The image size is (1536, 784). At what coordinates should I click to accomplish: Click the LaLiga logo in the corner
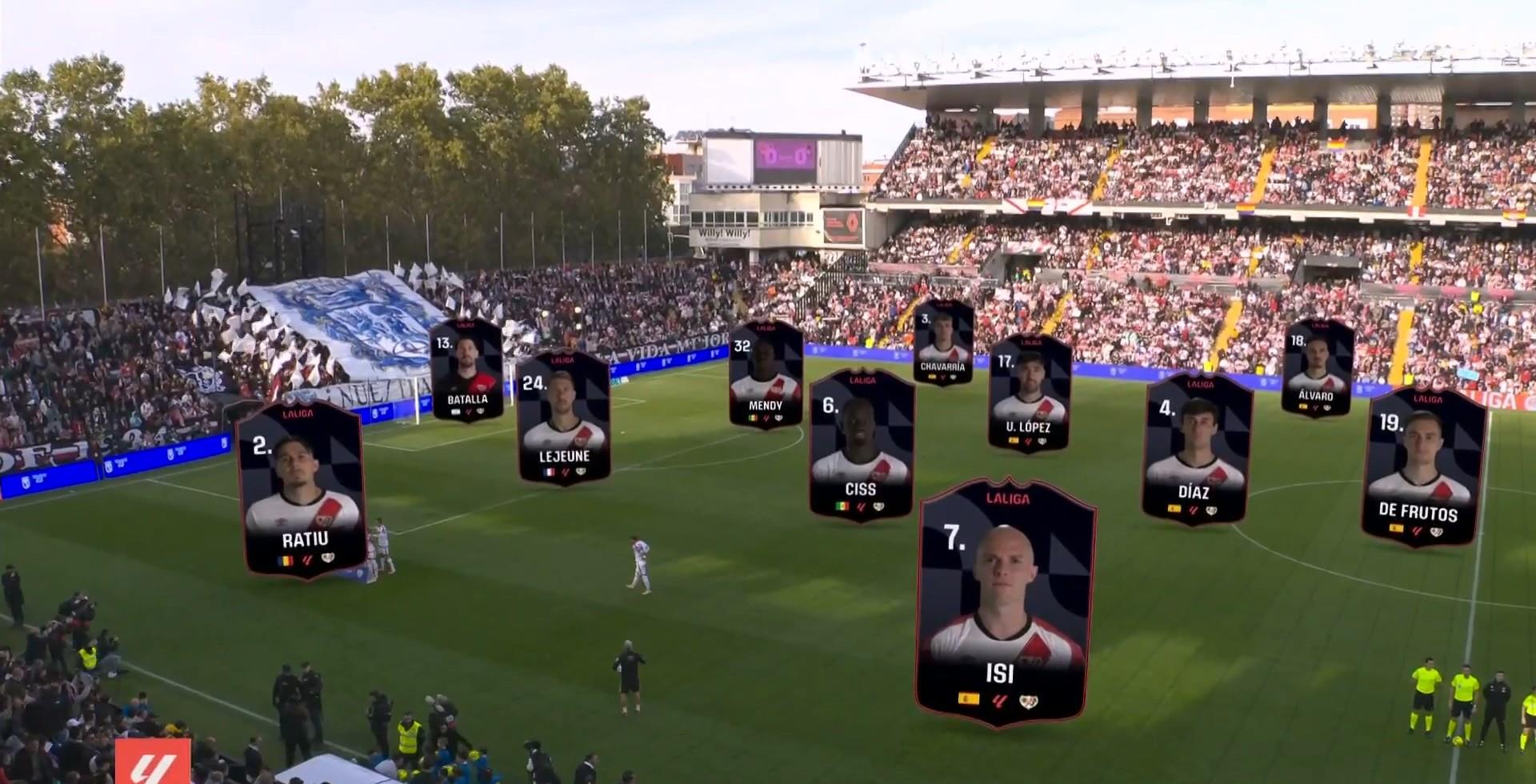pyautogui.click(x=152, y=763)
